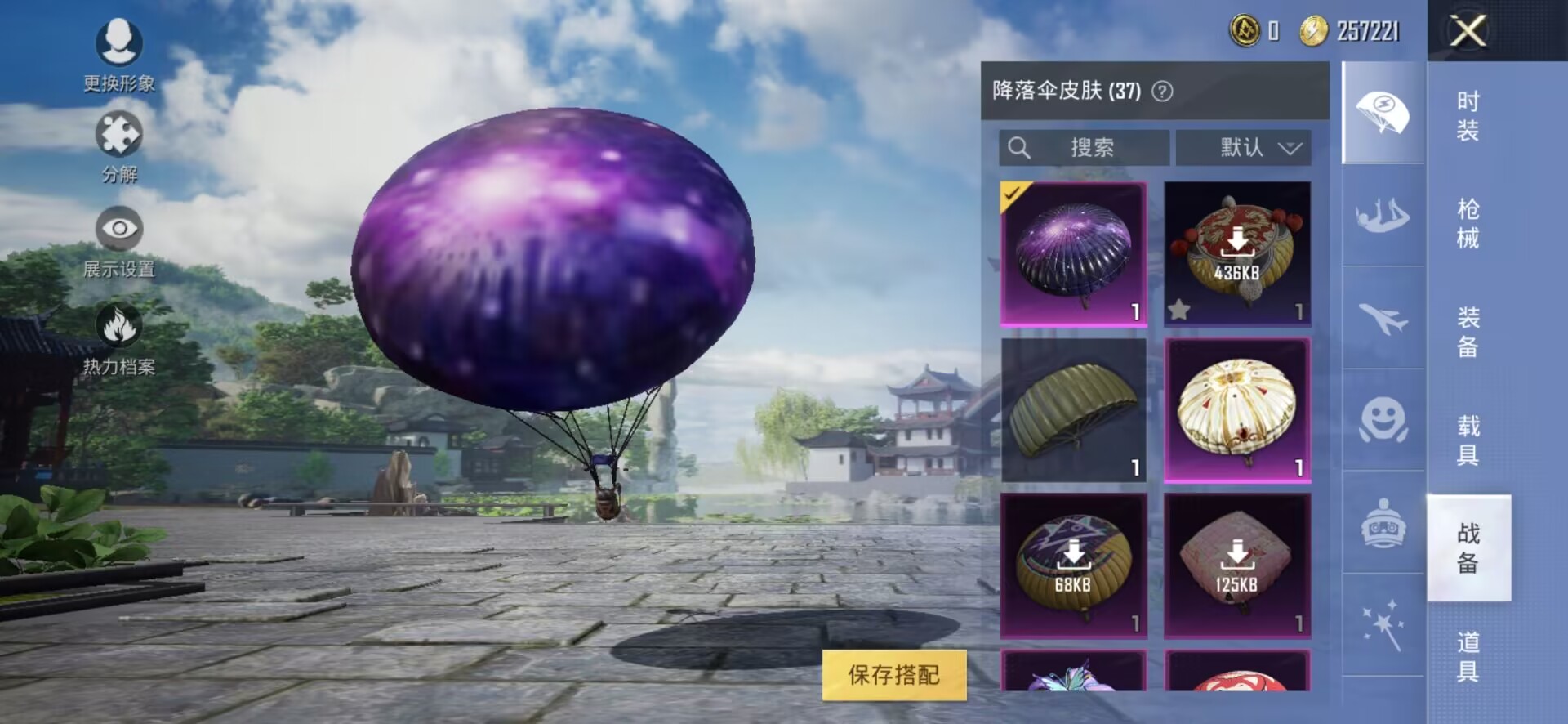Click 保存搭配 to save the loadout
This screenshot has width=1568, height=724.
tap(893, 675)
